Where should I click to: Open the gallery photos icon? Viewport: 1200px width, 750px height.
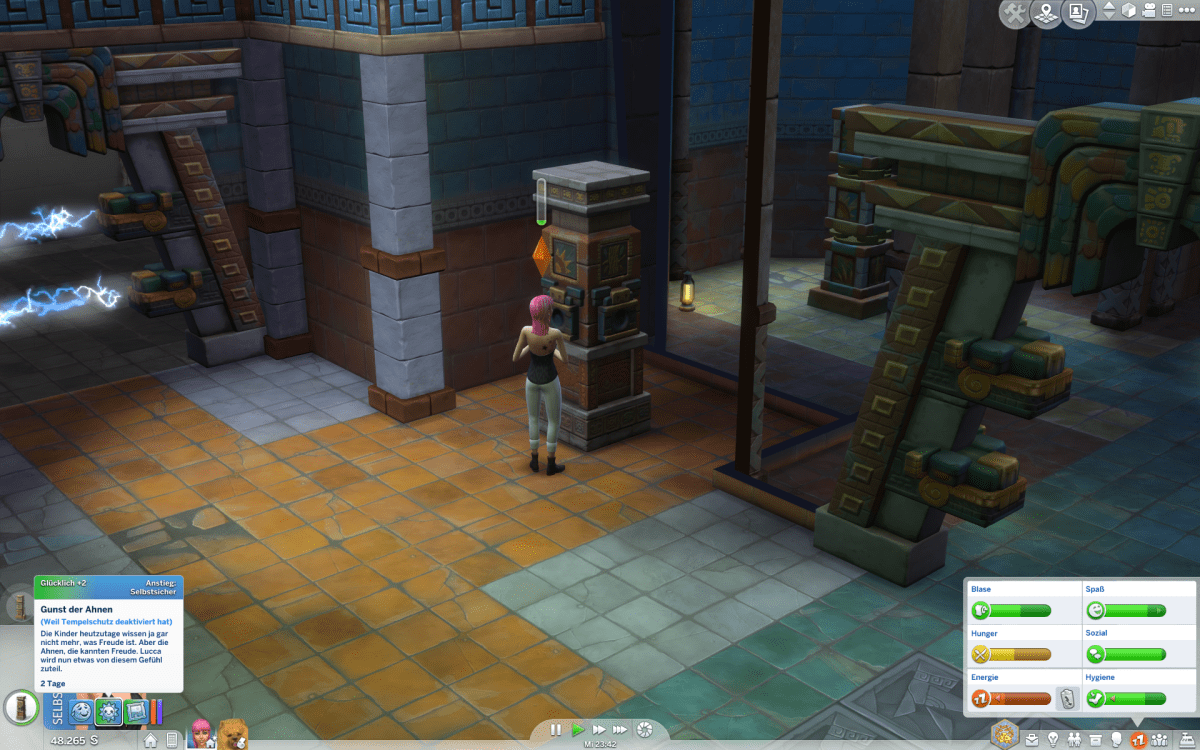[x=1078, y=14]
